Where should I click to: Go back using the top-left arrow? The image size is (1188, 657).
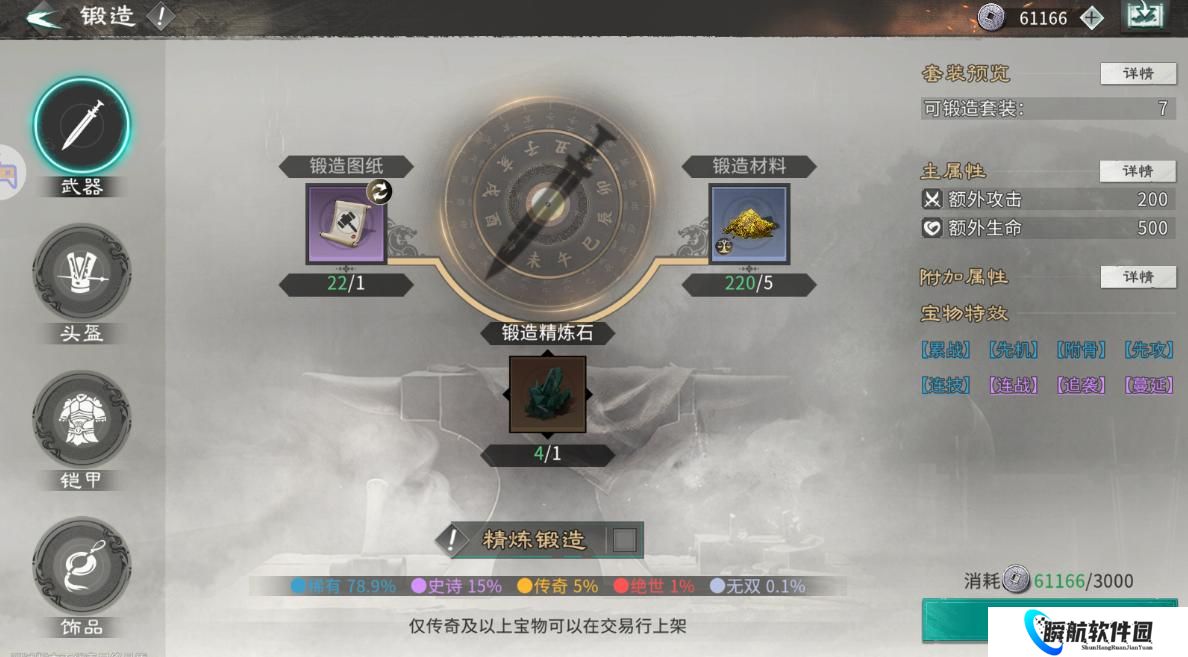(42, 18)
